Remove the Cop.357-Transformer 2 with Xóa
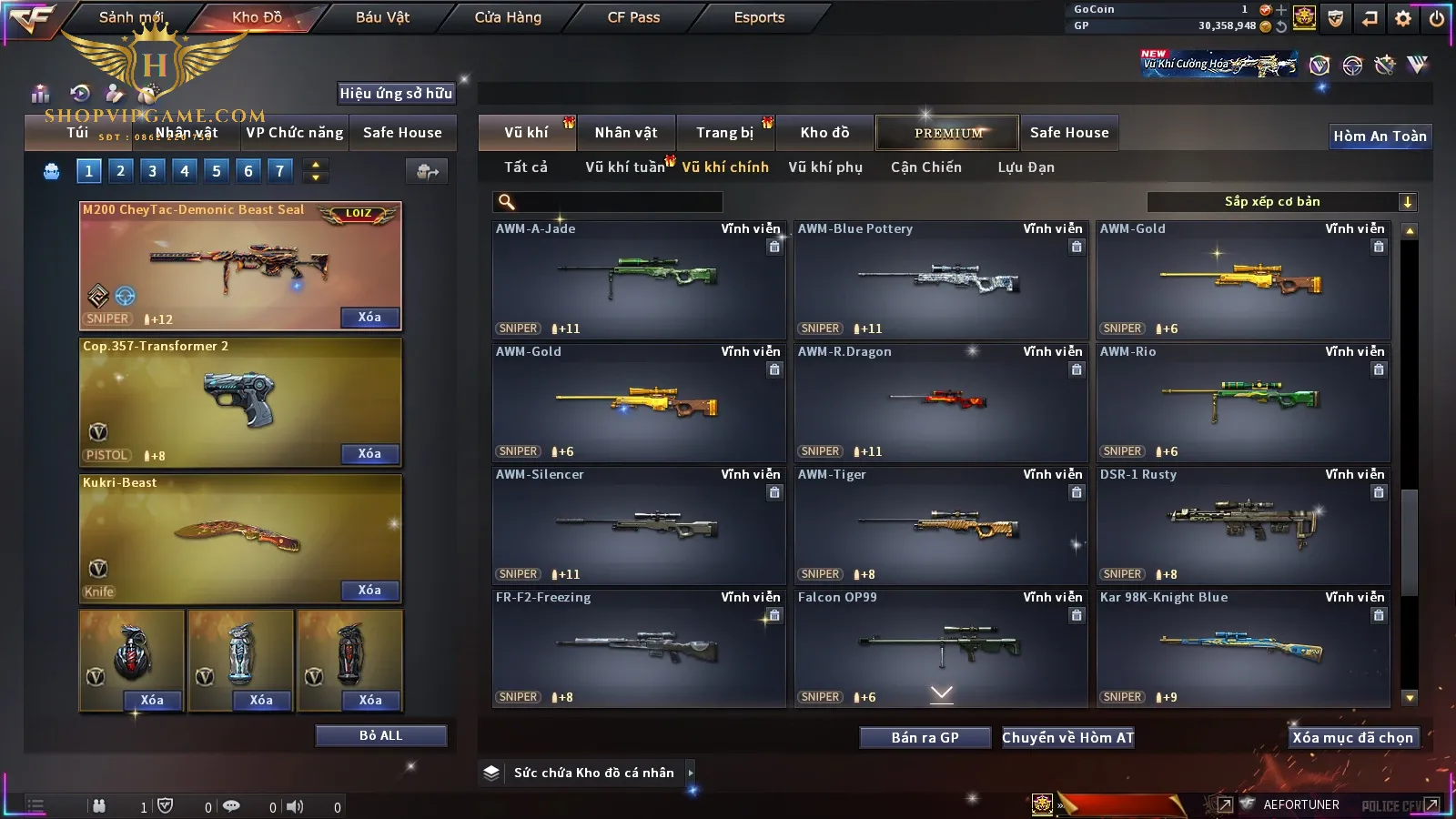The image size is (1456, 819). [369, 453]
